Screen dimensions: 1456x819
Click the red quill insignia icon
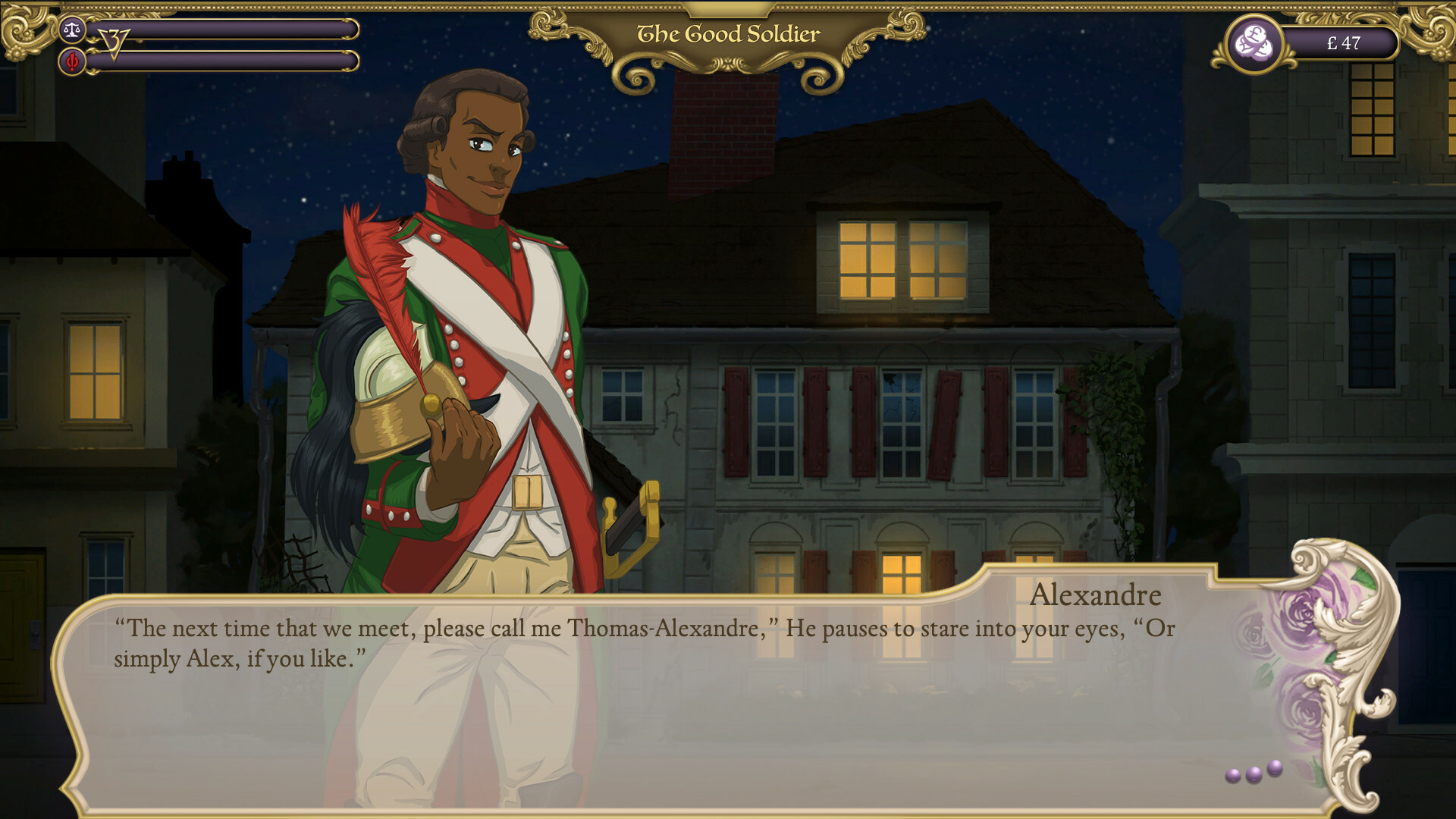[x=72, y=61]
